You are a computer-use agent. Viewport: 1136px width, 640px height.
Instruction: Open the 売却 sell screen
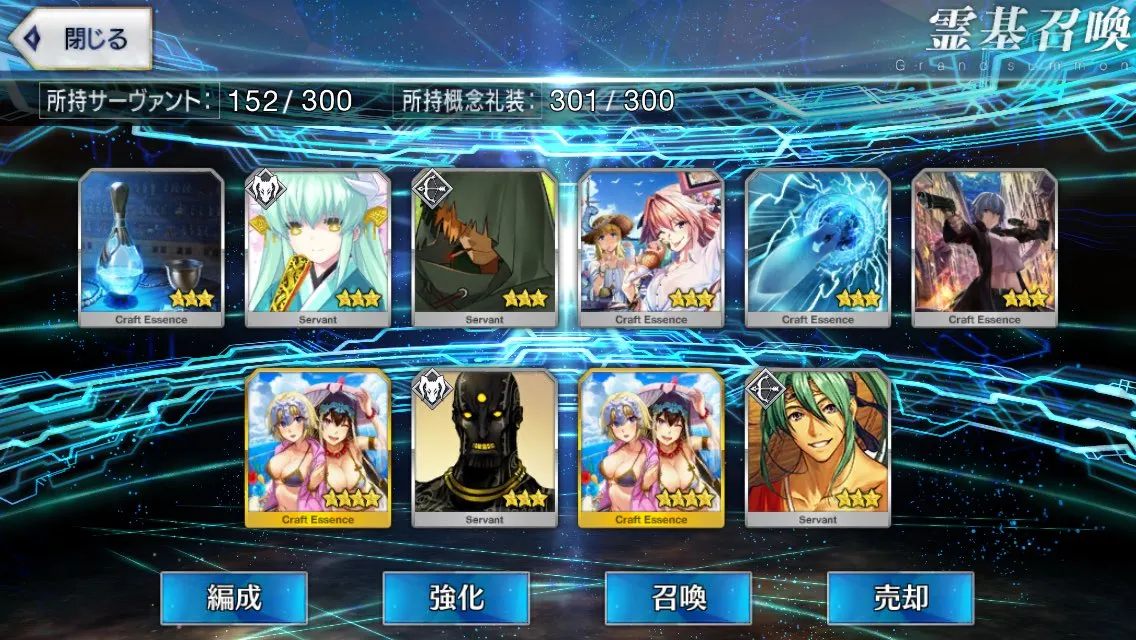[900, 598]
